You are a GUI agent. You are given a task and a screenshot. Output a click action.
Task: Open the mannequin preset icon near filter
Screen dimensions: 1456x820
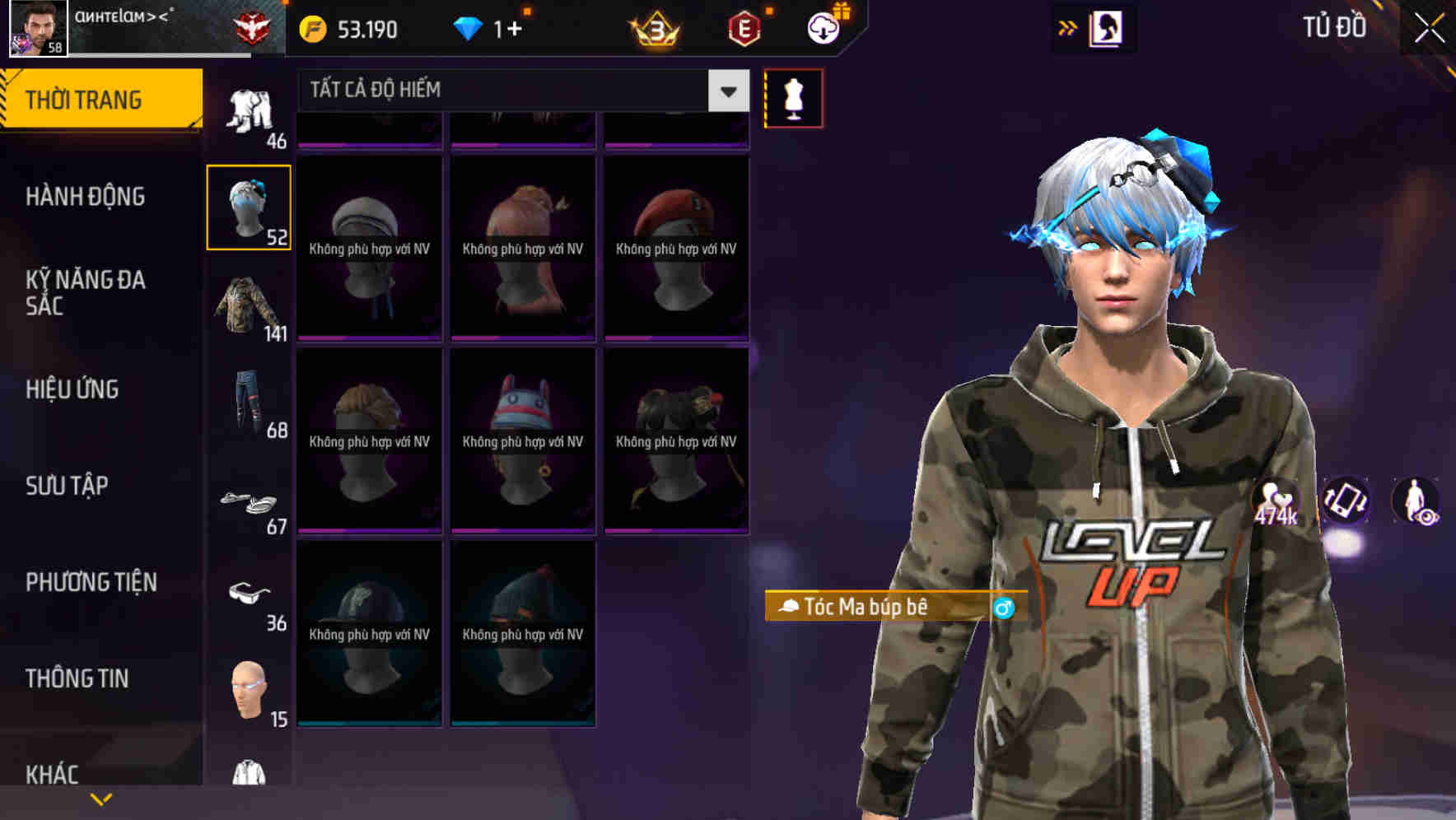click(x=792, y=97)
